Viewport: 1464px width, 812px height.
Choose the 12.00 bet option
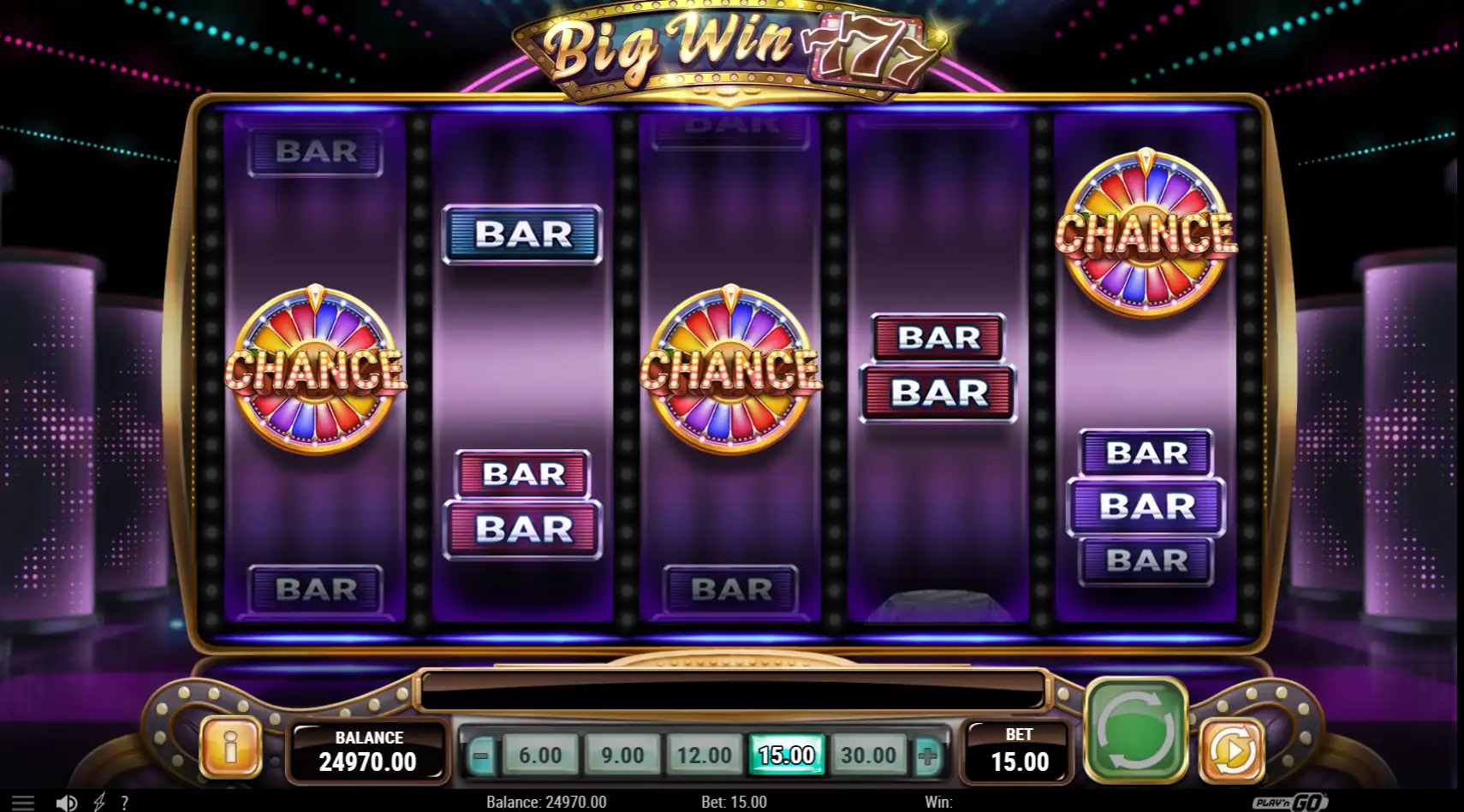[x=704, y=756]
